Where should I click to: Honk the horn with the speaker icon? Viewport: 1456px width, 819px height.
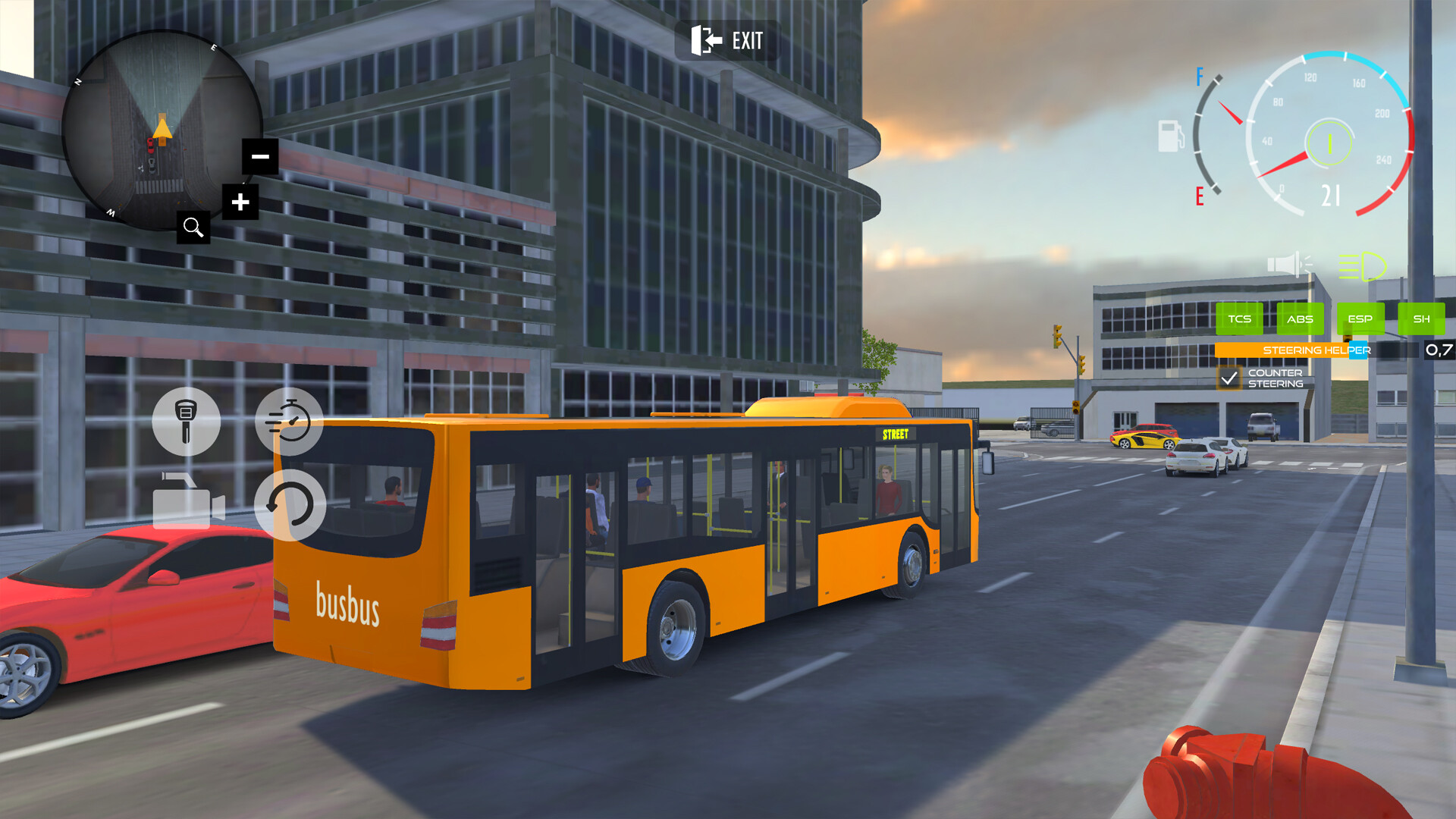[x=1290, y=263]
